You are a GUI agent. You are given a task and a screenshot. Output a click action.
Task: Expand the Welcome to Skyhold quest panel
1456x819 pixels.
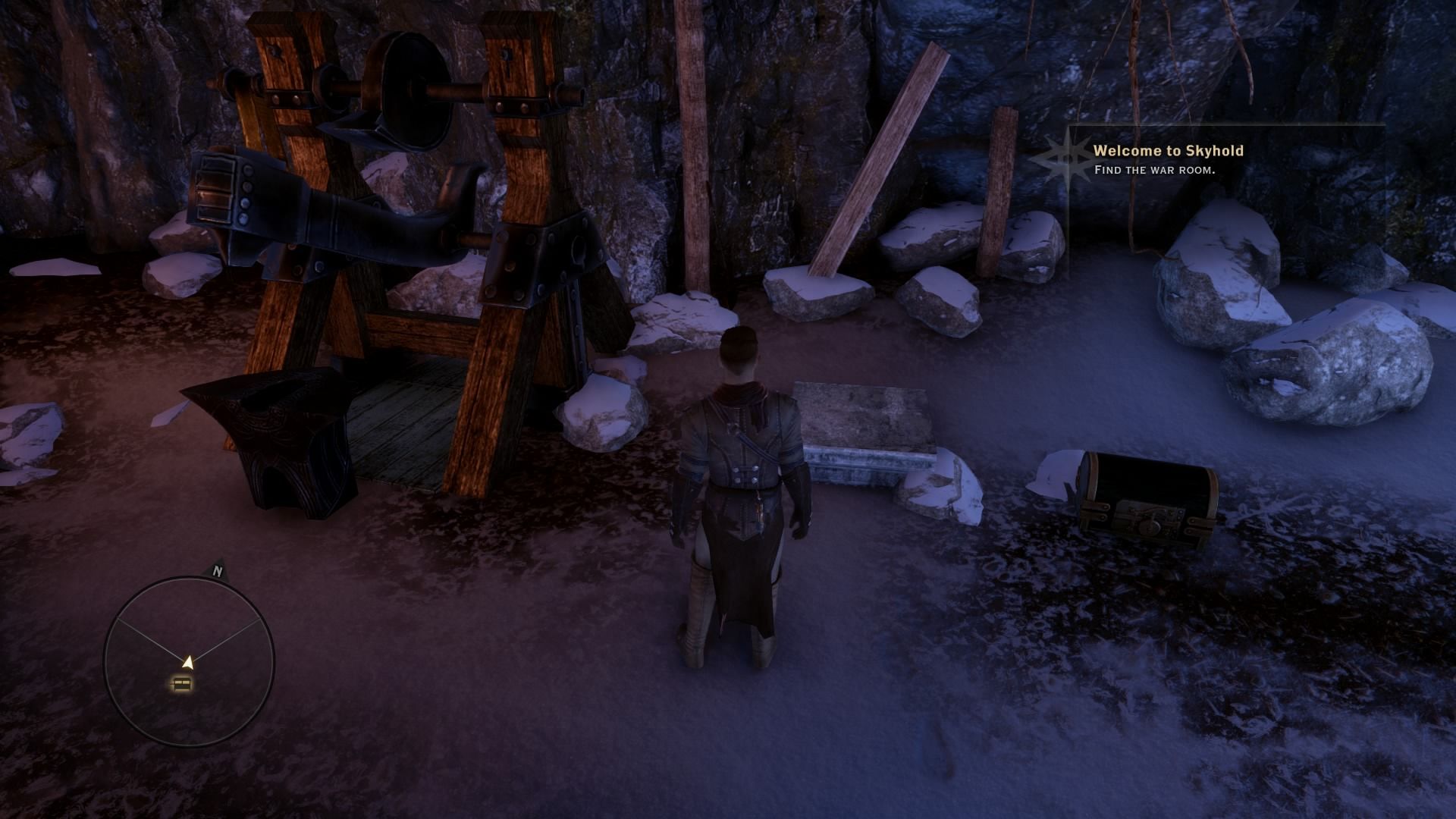[x=1168, y=151]
